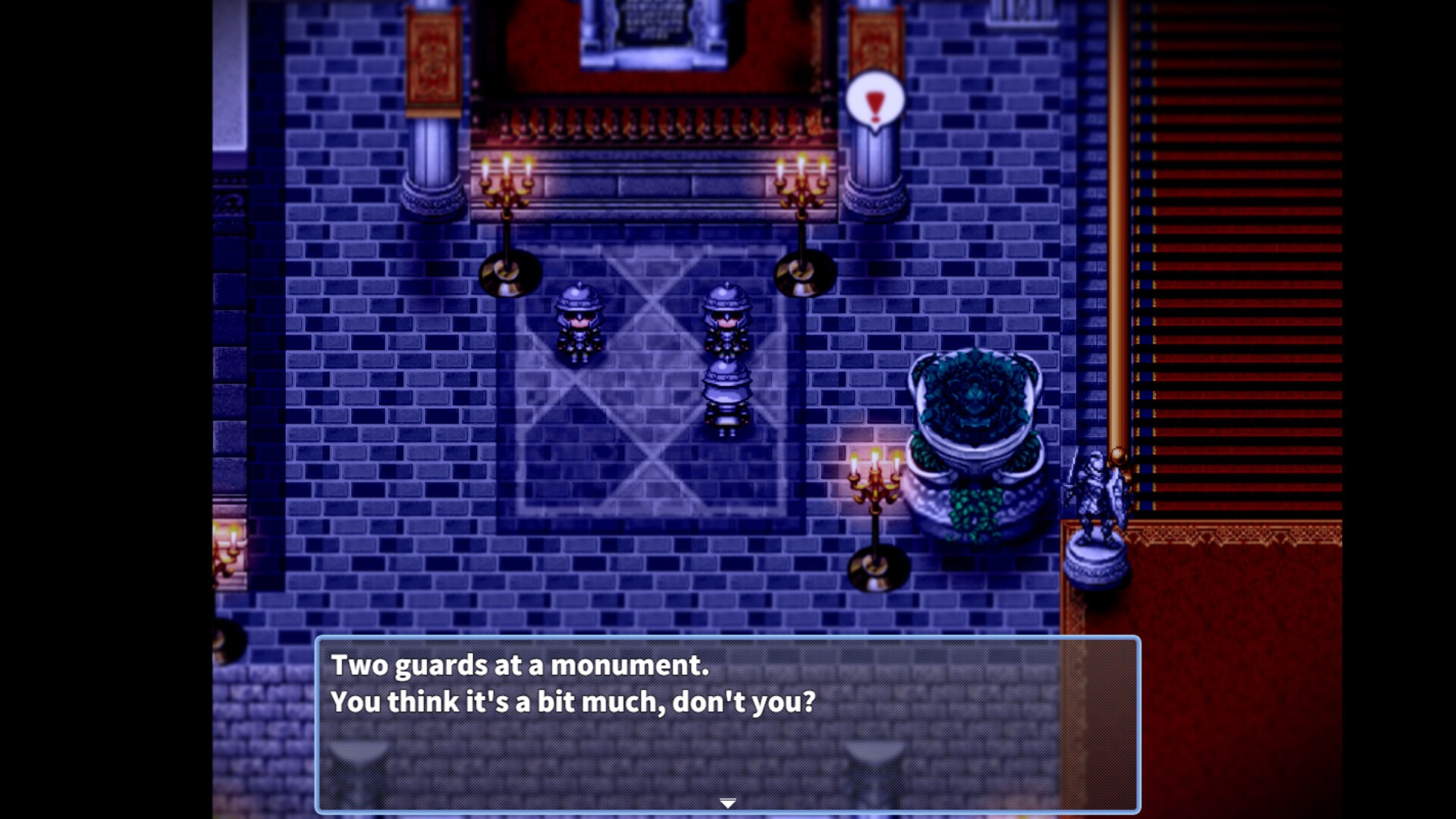Advance dialogue with the continue arrow

727,803
